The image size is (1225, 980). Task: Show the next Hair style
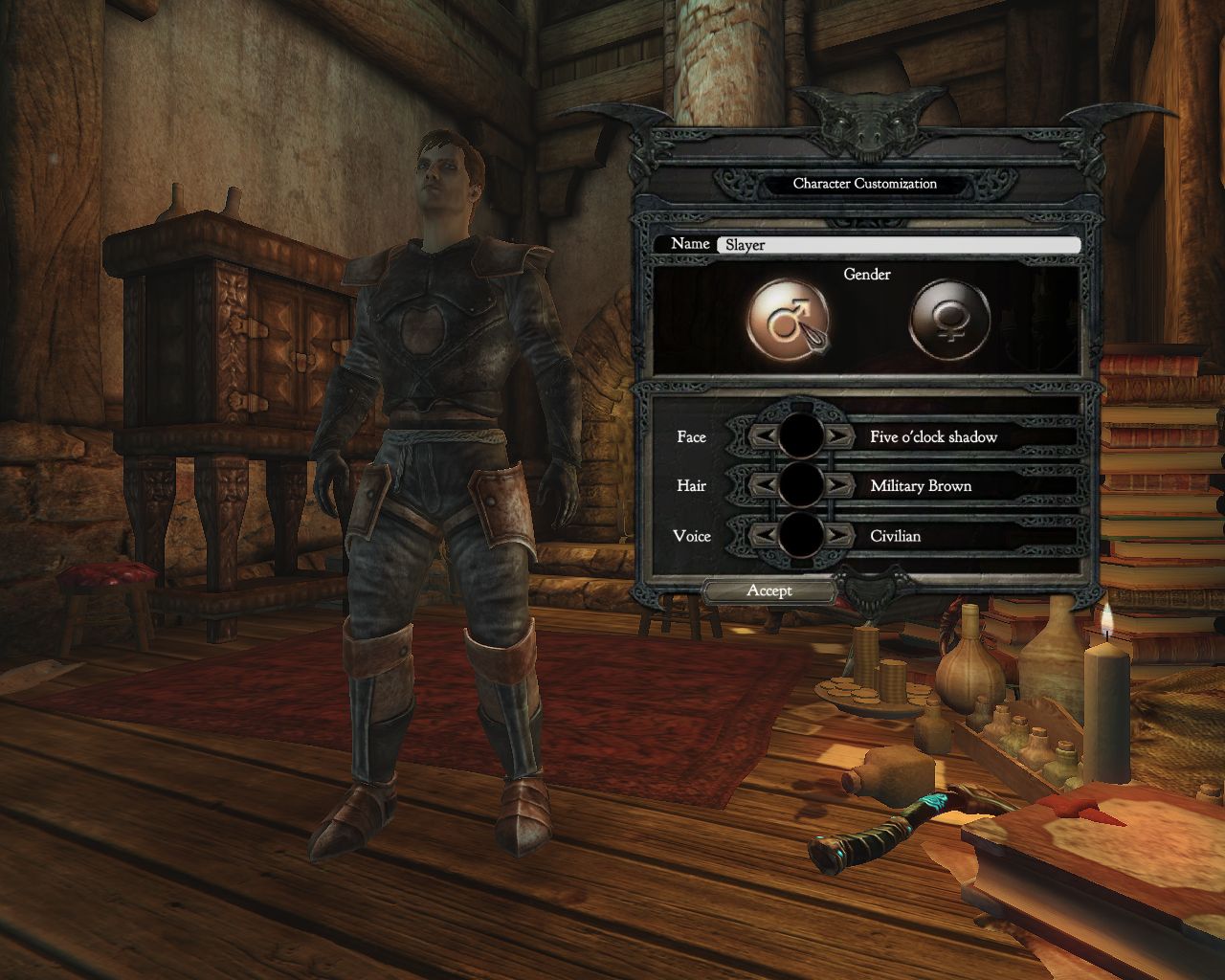pos(837,486)
